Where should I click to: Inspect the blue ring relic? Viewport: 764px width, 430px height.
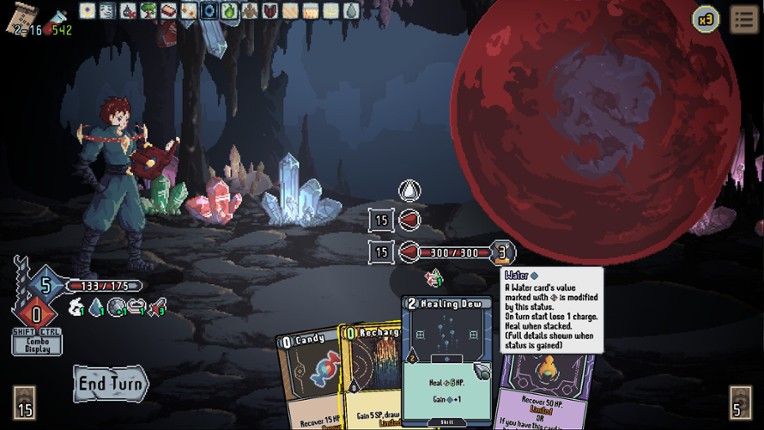click(209, 11)
